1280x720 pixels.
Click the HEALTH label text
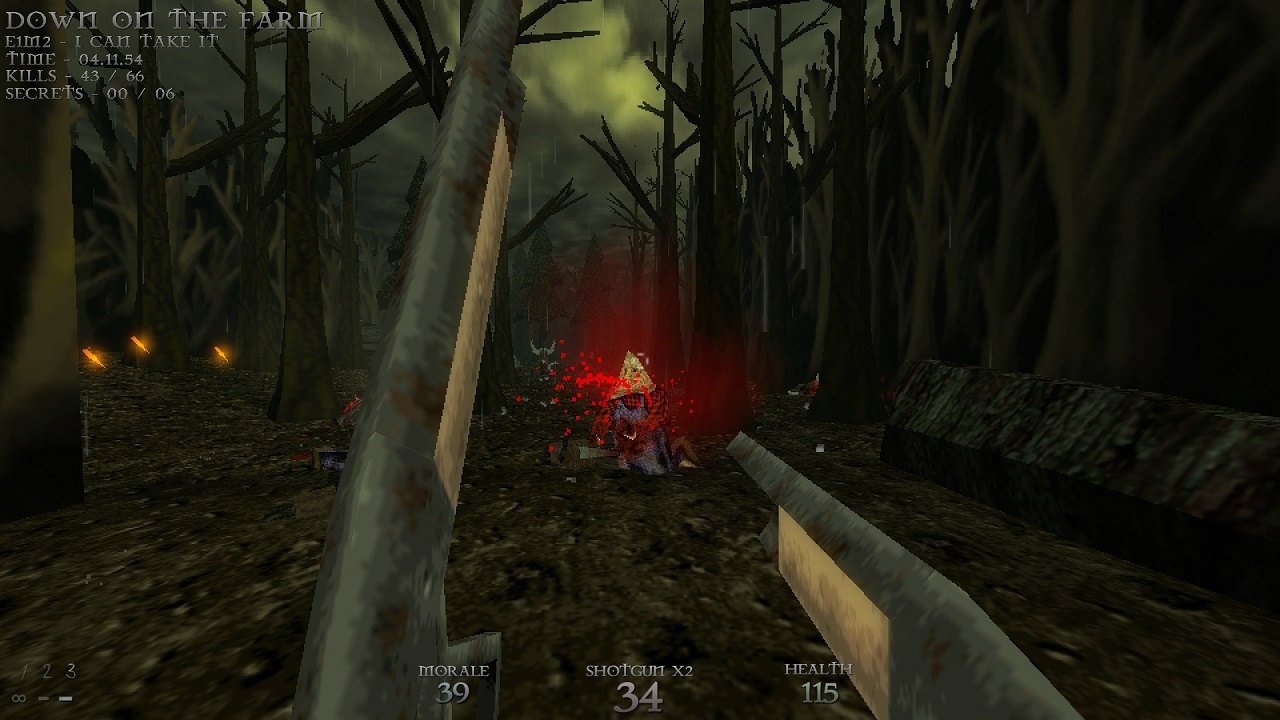tap(820, 668)
